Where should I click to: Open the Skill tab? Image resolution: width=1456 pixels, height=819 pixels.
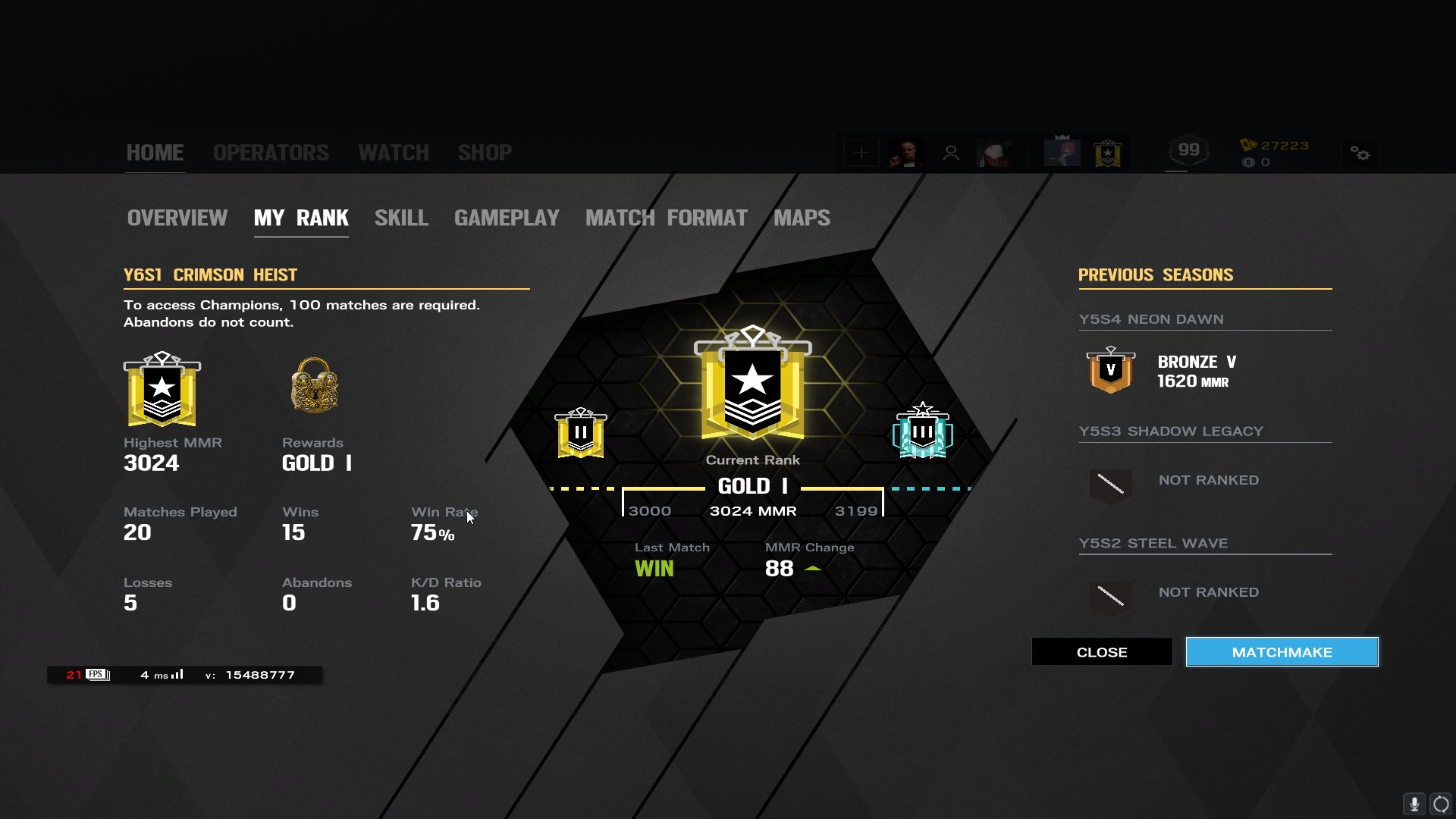coord(401,218)
